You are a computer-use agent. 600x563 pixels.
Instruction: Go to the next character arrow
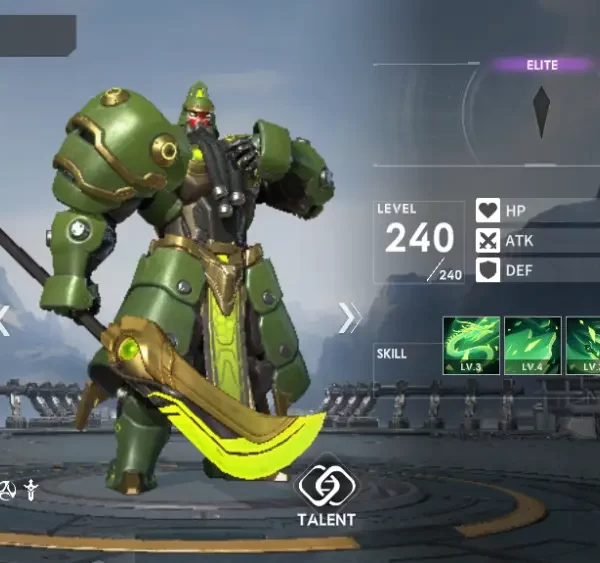click(x=350, y=317)
